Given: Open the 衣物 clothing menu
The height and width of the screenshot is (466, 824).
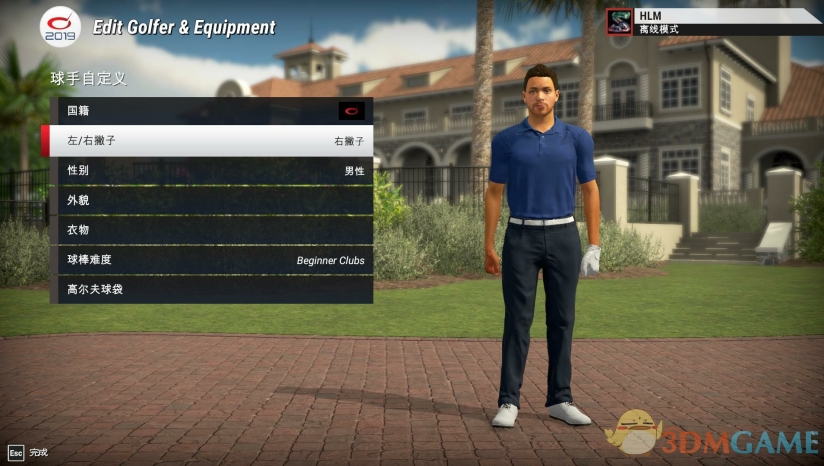Looking at the screenshot, I should (x=210, y=230).
